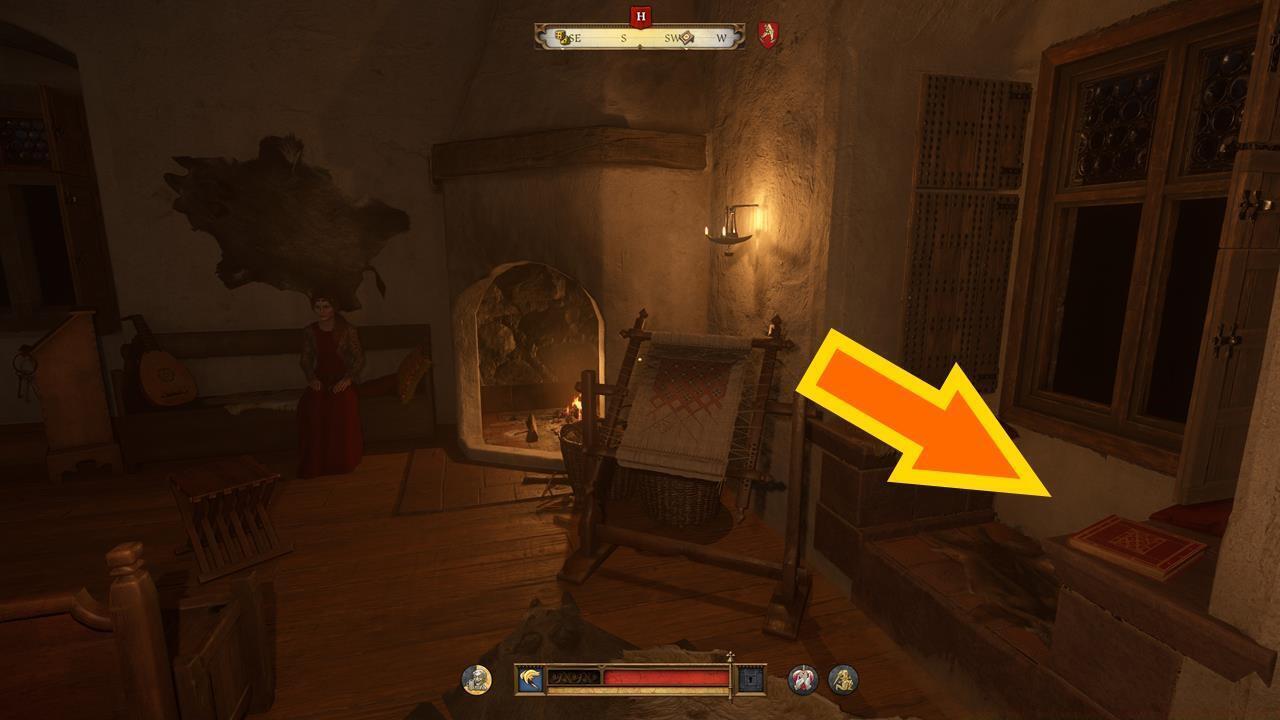Select the axe weapon in the hotbar slot
Viewport: 1280px width, 720px height.
coord(528,676)
